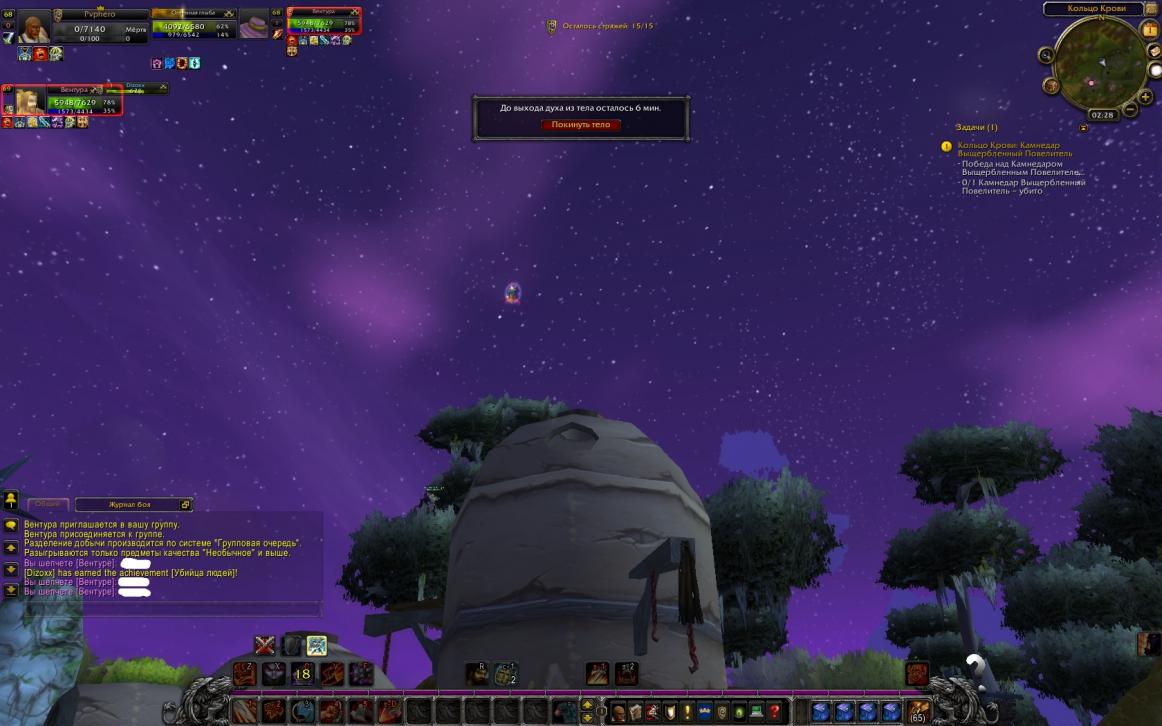Open the backpack bag slot
The image size is (1162, 726).
click(x=917, y=711)
